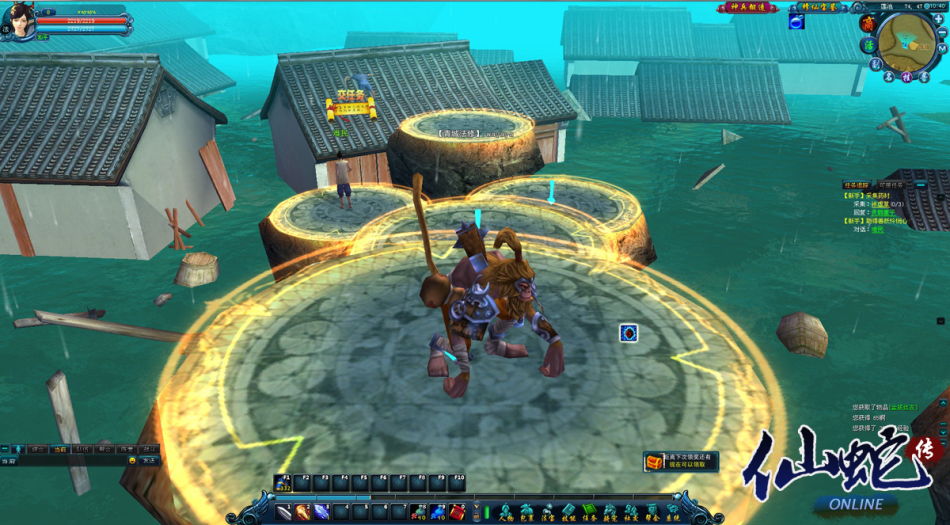This screenshot has width=950, height=525.
Task: Open the 修仙宝鉴 guide banner
Action: click(x=816, y=7)
